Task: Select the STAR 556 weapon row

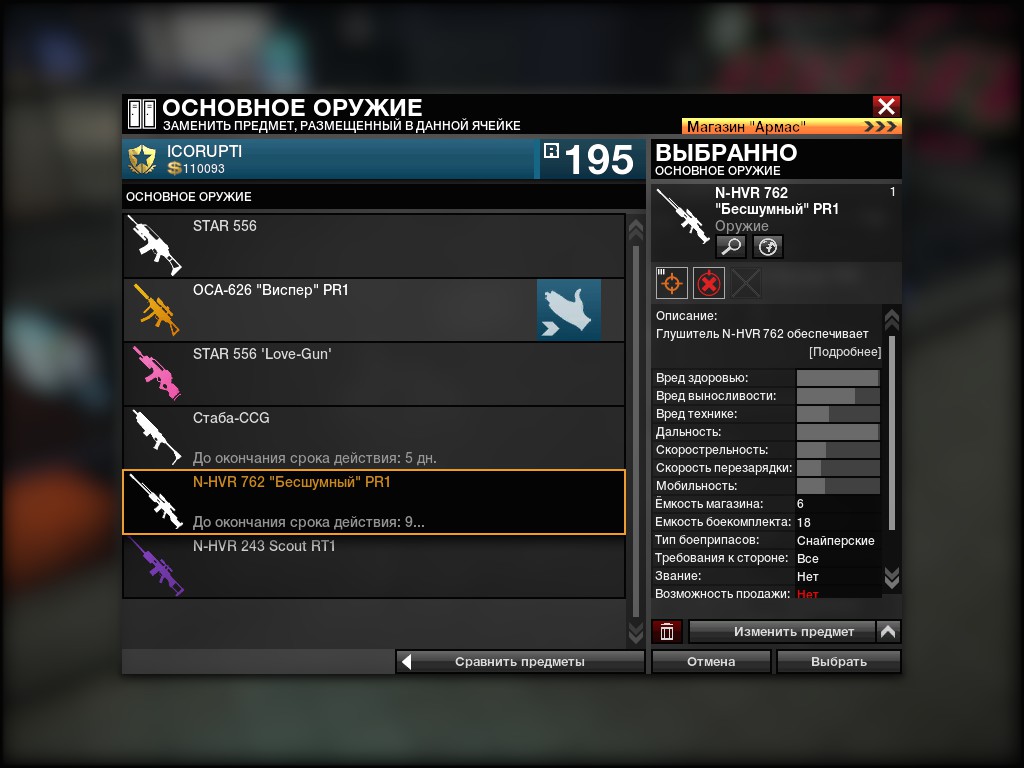Action: [374, 246]
